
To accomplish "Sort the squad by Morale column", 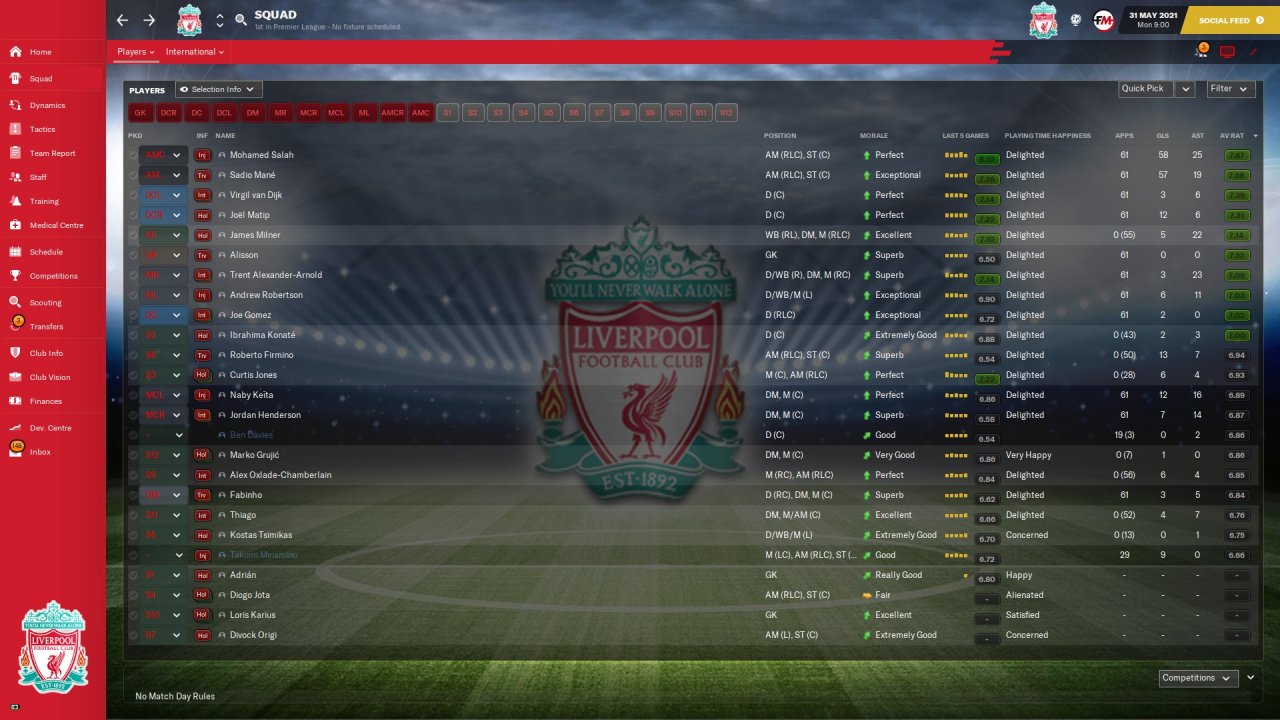I will [x=873, y=135].
